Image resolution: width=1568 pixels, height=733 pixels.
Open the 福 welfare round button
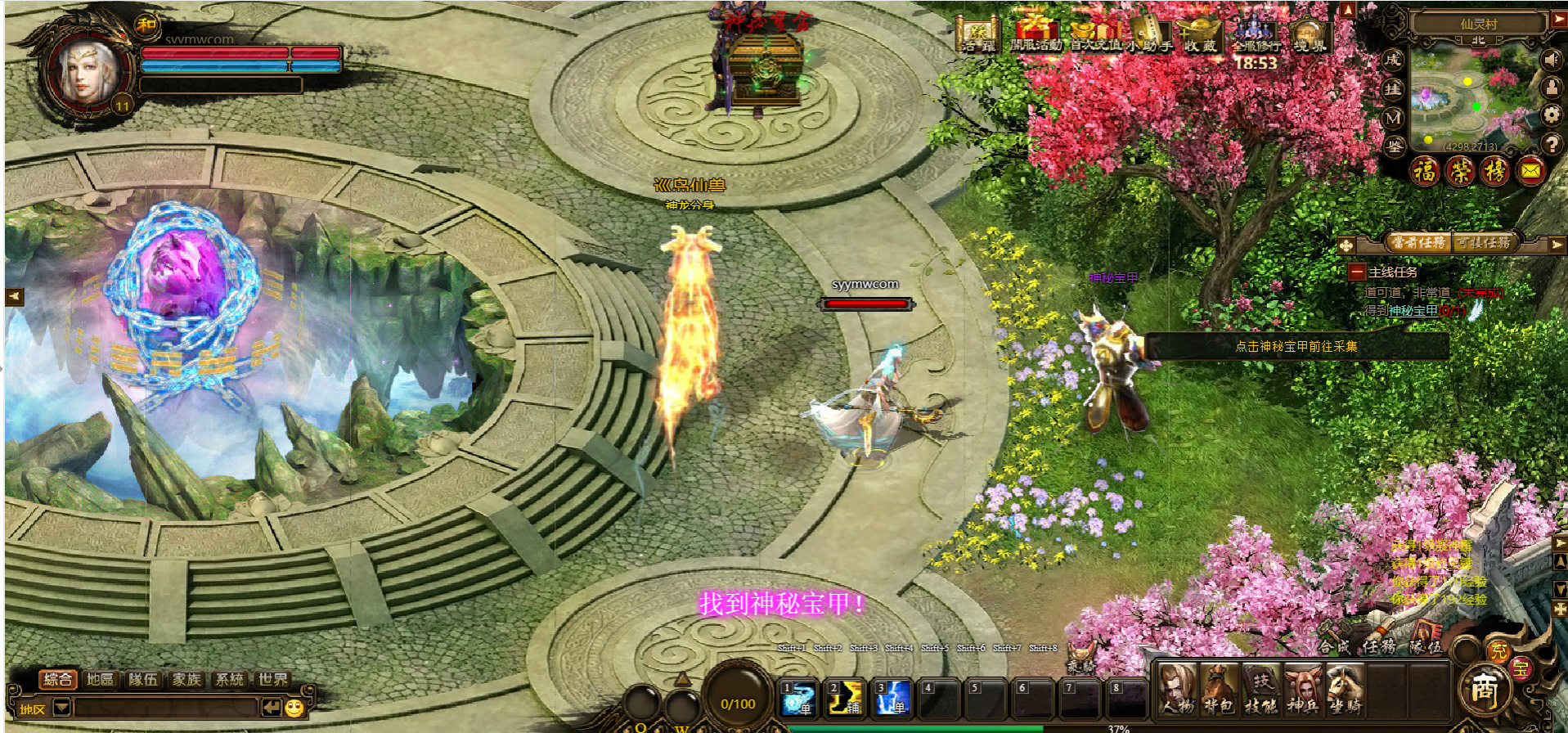tap(1426, 171)
